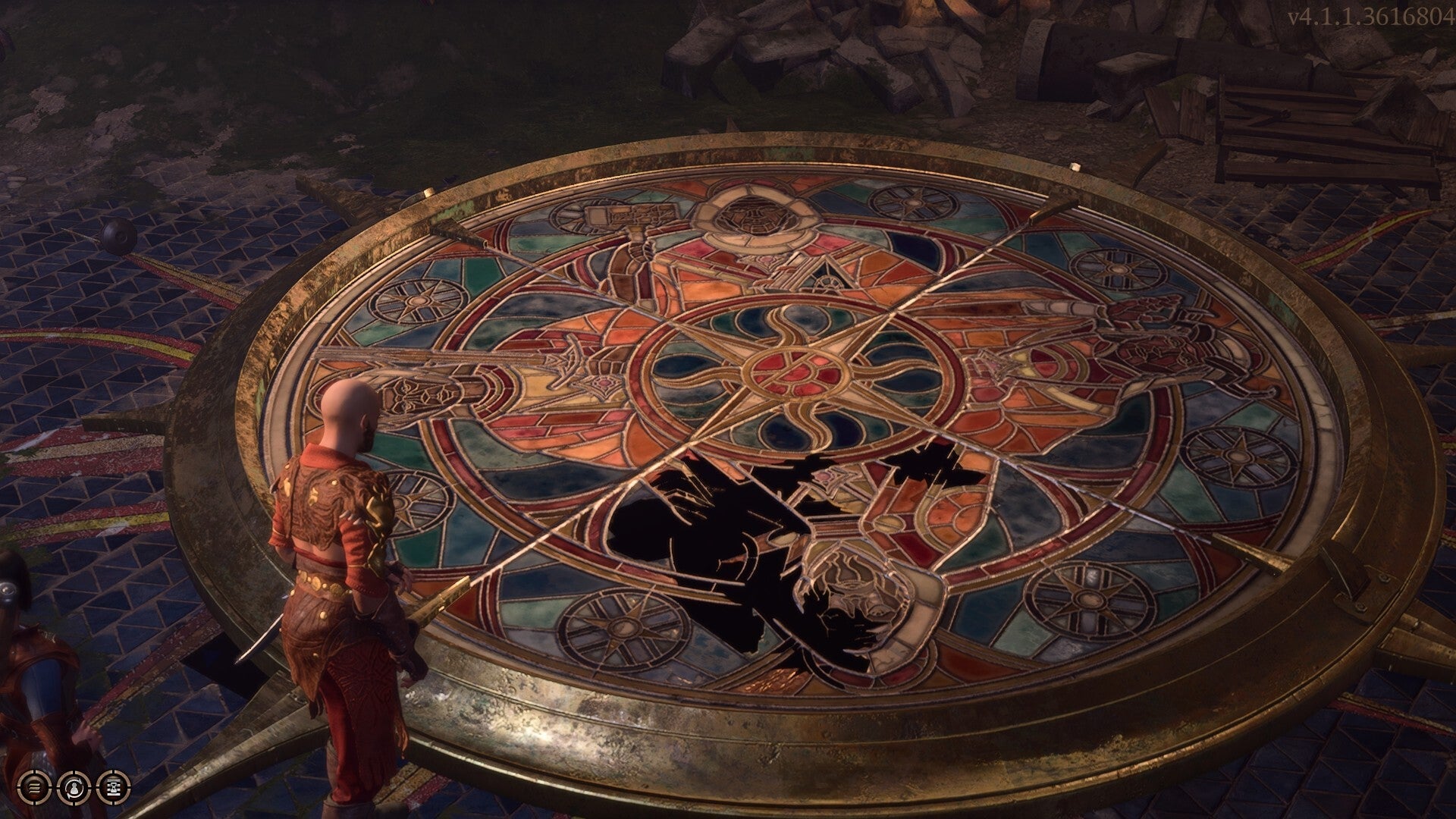
Task: Select the companion at the left screen edge
Action: pyautogui.click(x=30, y=667)
